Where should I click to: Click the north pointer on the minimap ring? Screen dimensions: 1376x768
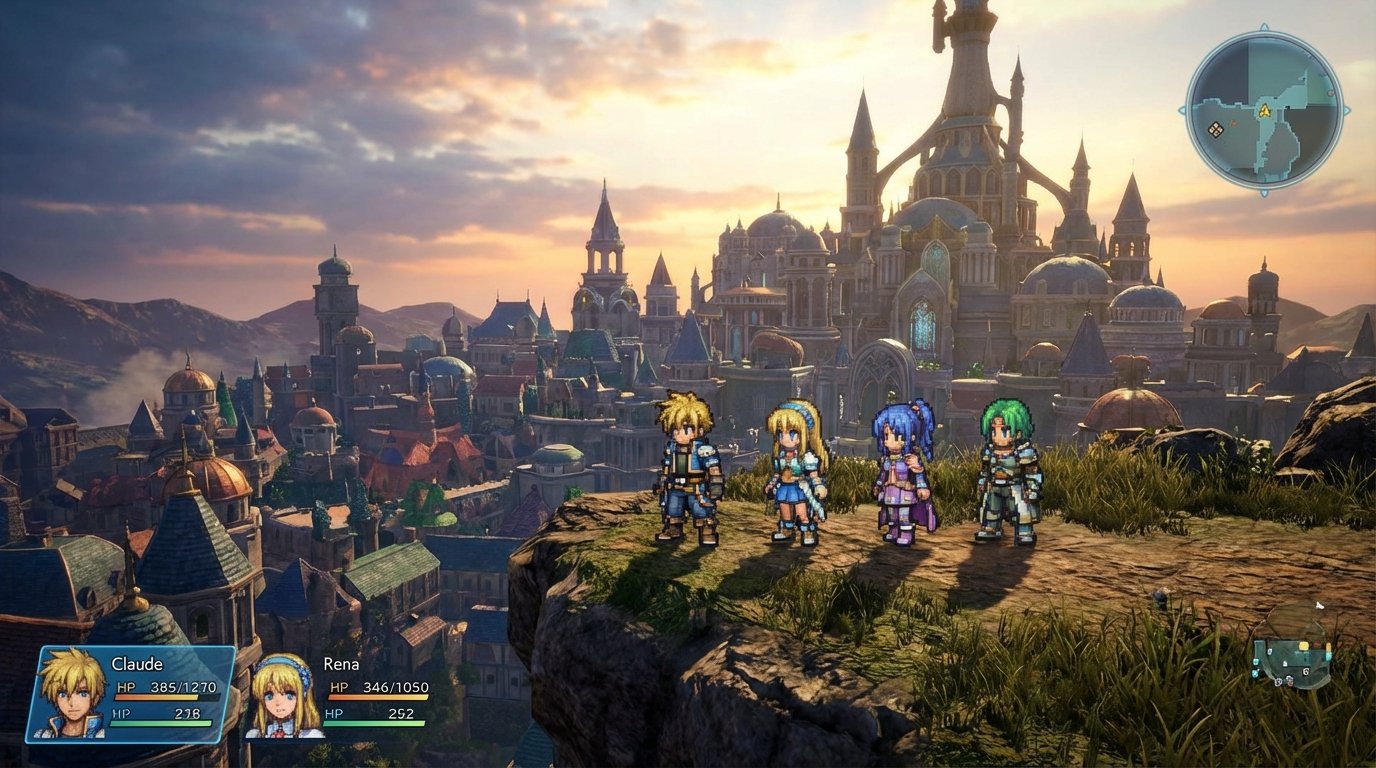pos(1263,25)
